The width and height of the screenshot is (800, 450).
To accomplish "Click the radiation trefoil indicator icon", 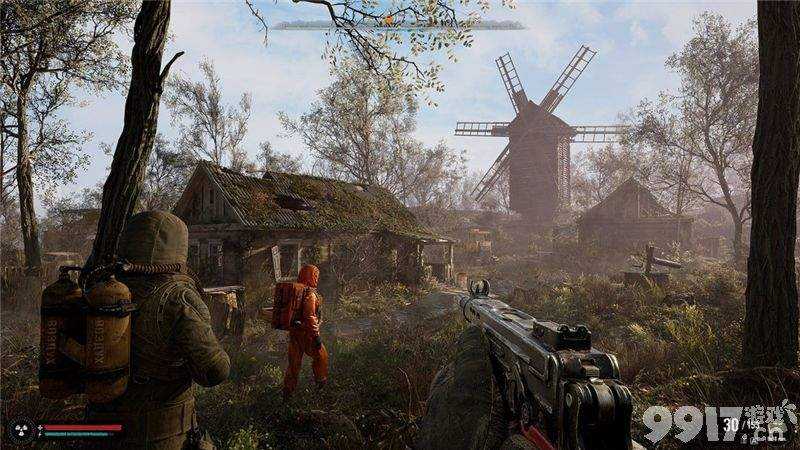I will click(19, 430).
